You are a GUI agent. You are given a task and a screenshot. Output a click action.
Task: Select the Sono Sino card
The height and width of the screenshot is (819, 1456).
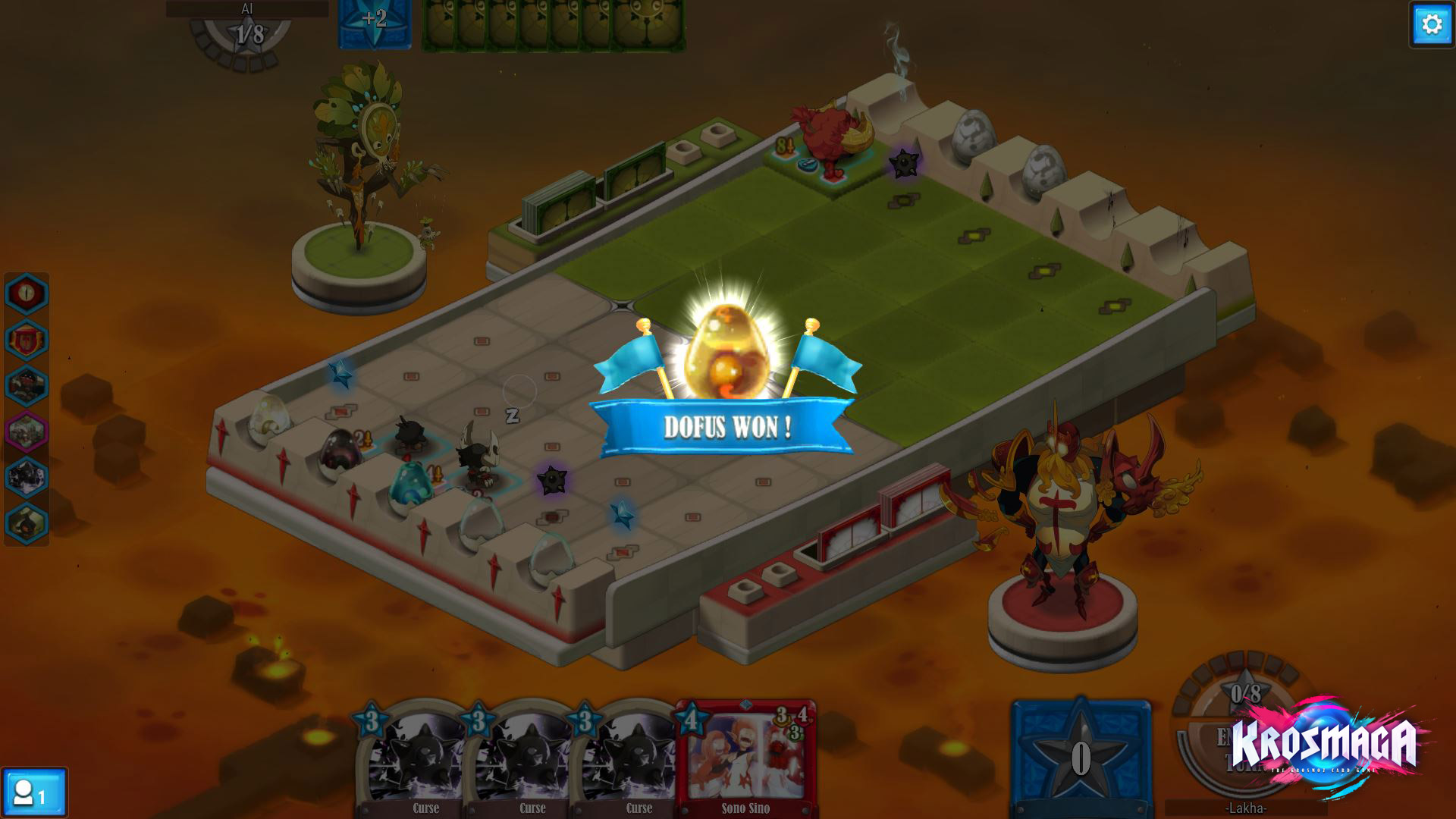pos(746,760)
